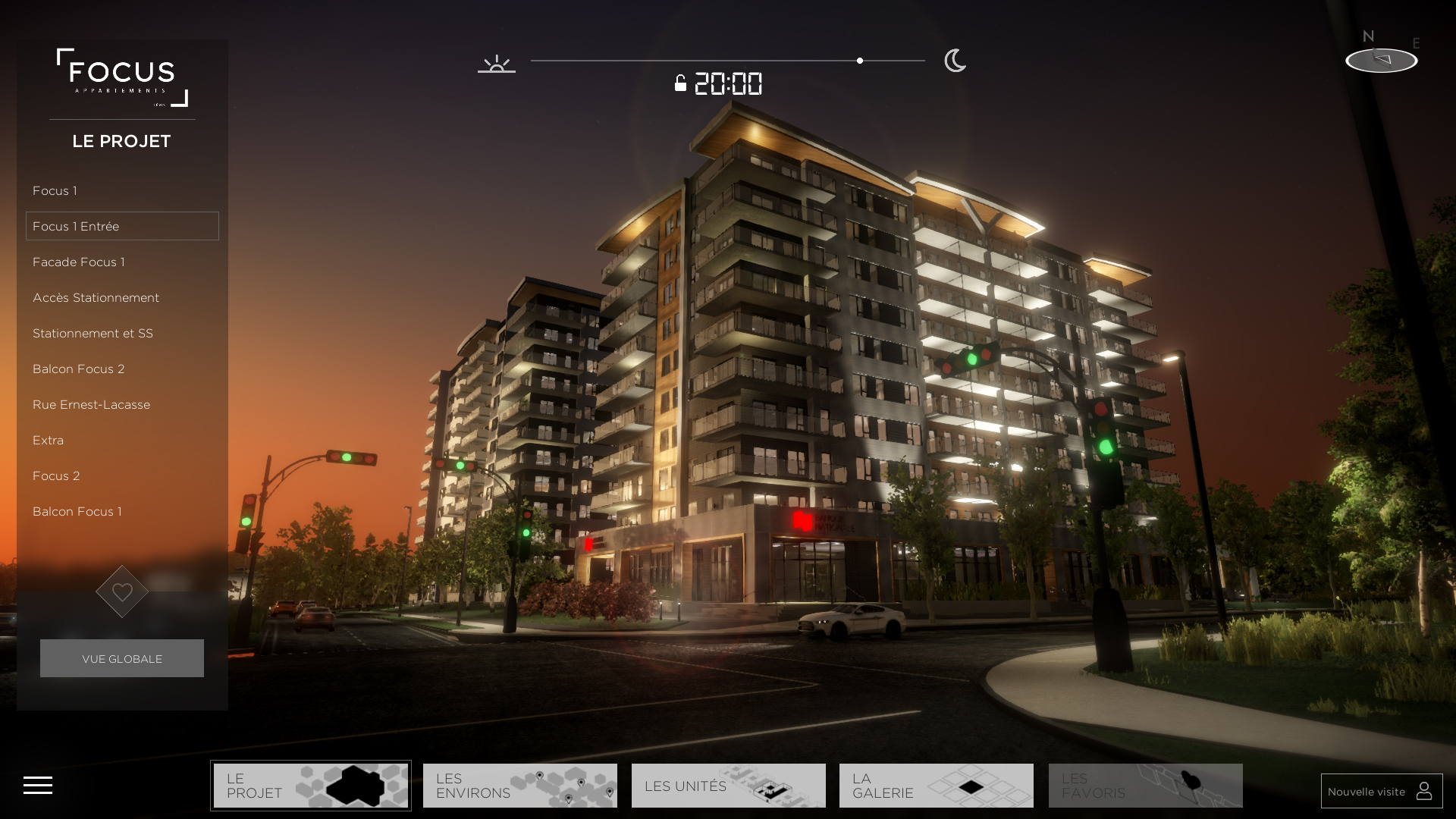Click the heart favorite diamond icon
Image resolution: width=1456 pixels, height=819 pixels.
point(122,591)
